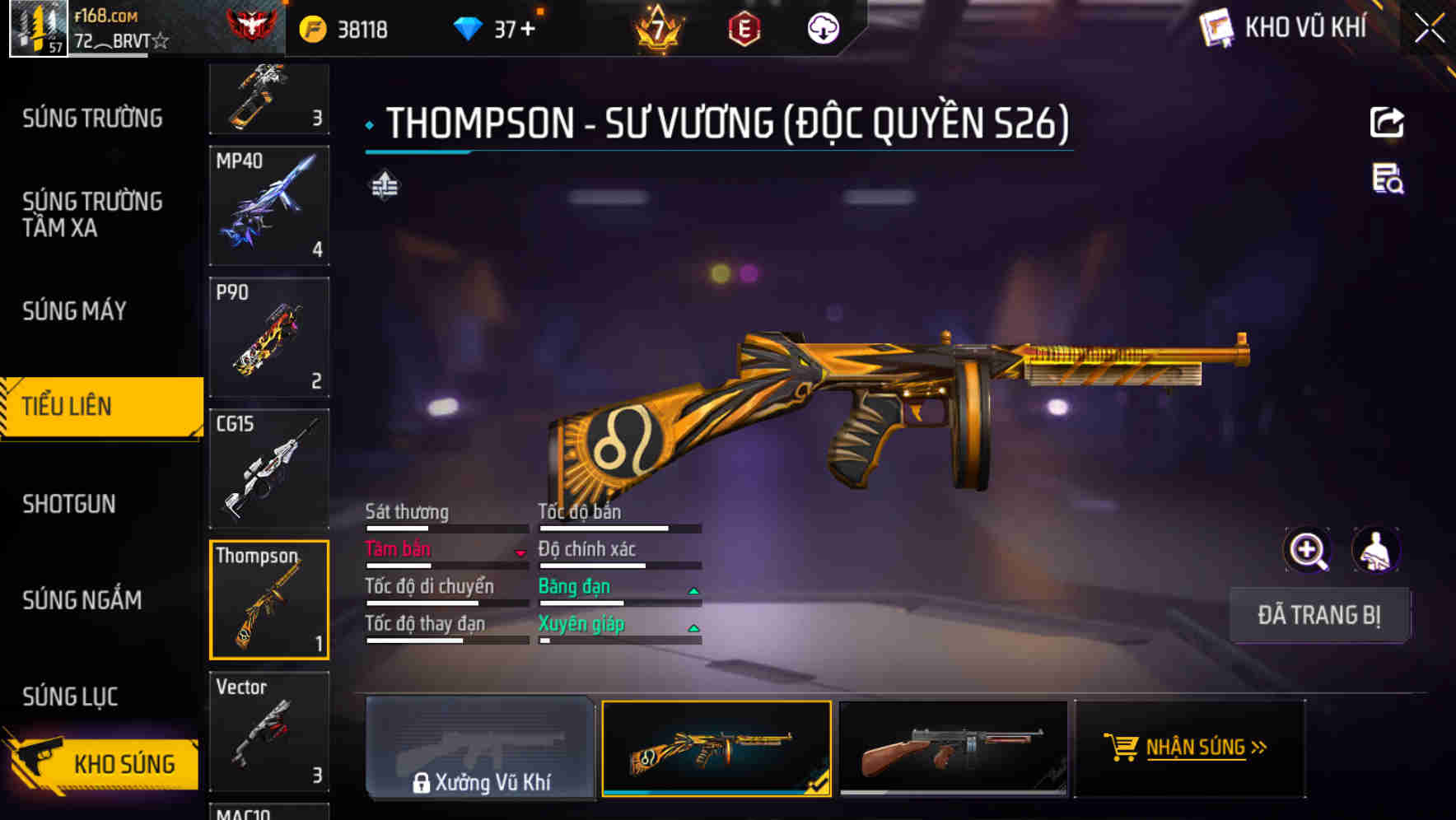
Task: Expand the red arrow beside Tầm bắn stat
Action: click(x=520, y=552)
